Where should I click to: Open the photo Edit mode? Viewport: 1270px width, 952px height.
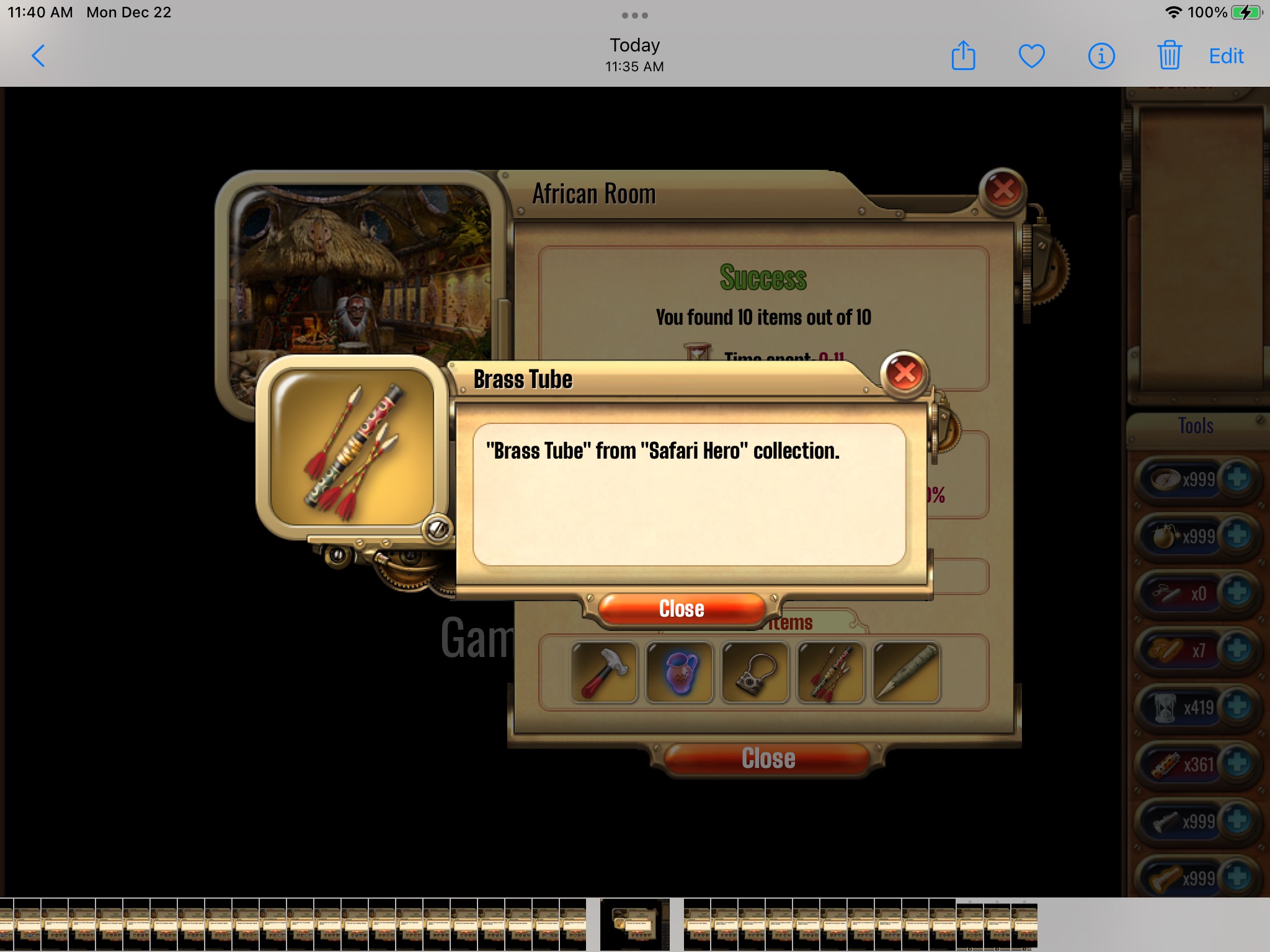1226,56
